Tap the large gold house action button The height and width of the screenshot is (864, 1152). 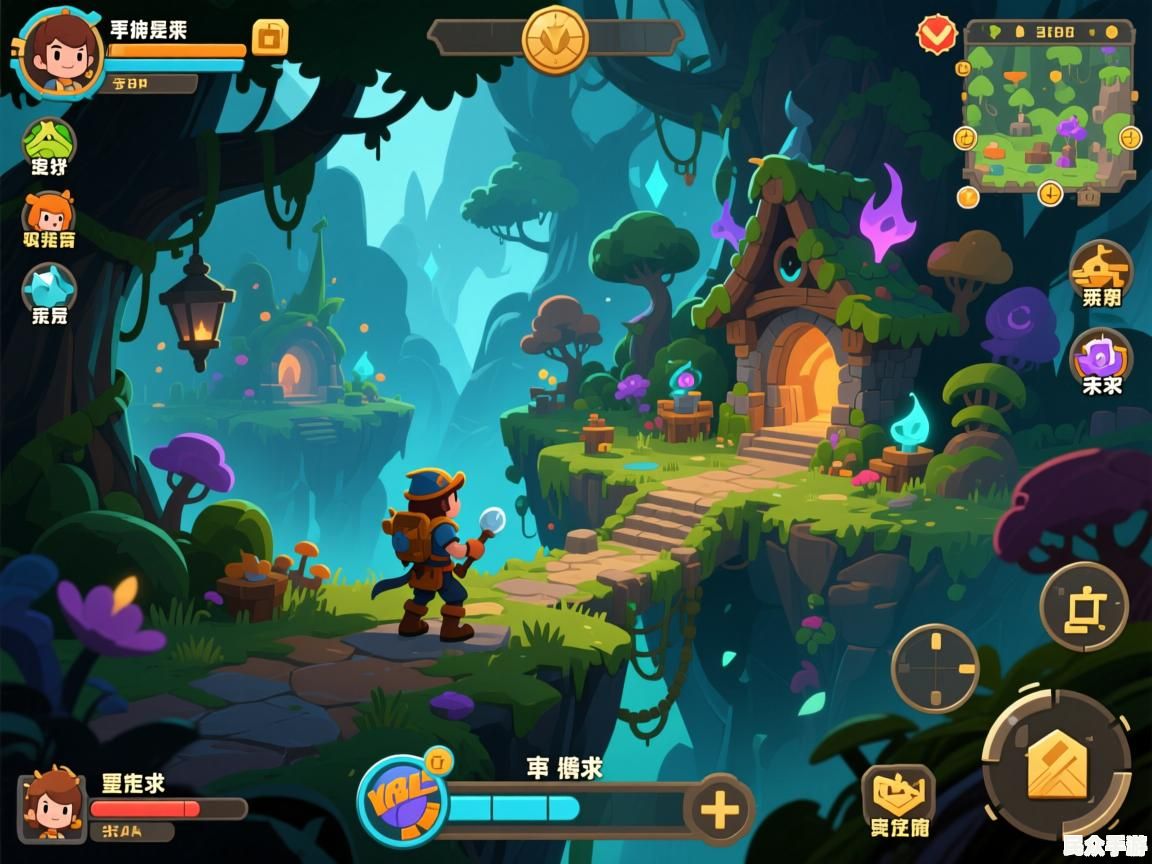[1056, 763]
